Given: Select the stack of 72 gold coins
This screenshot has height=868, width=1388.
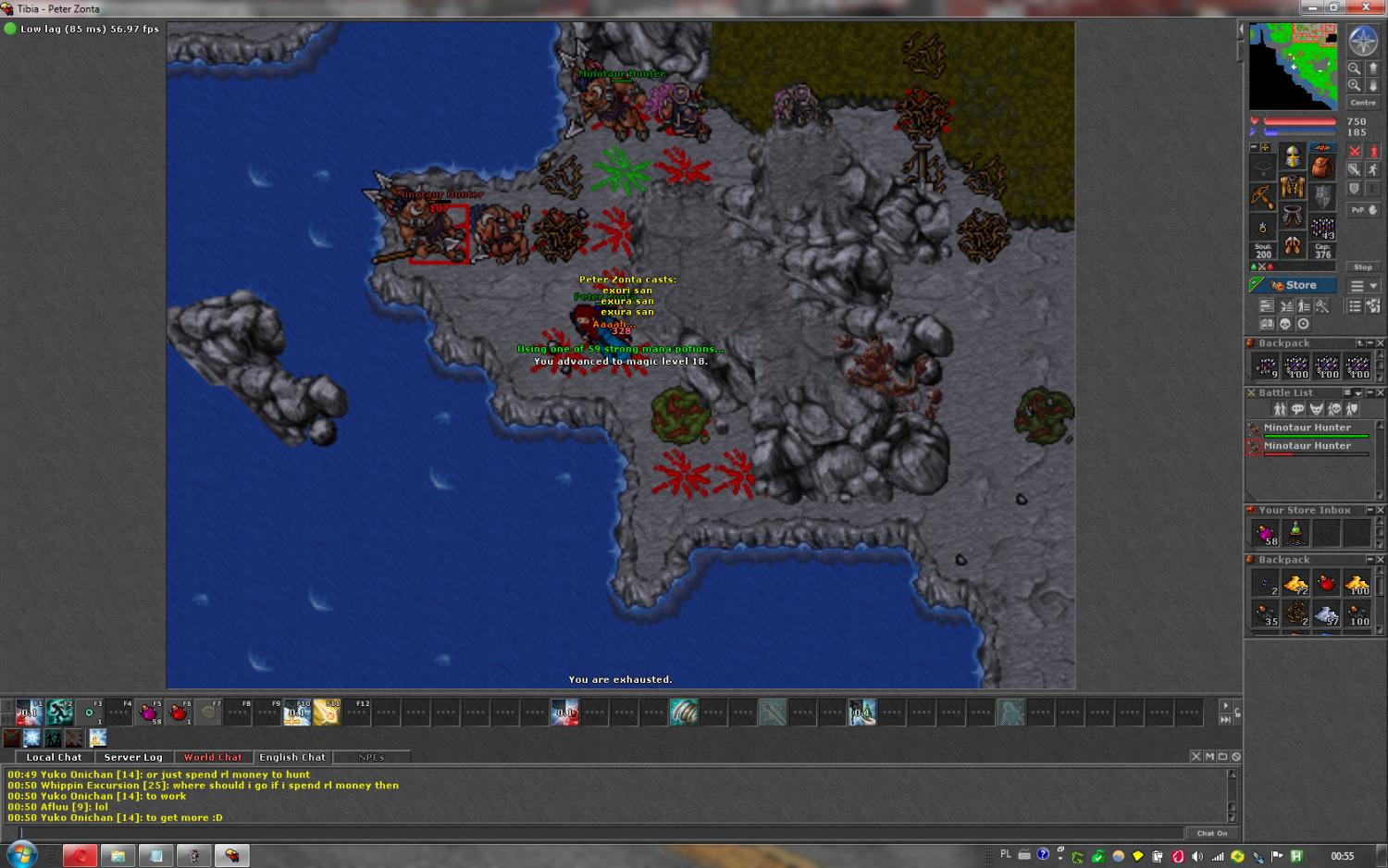Looking at the screenshot, I should [x=1295, y=583].
